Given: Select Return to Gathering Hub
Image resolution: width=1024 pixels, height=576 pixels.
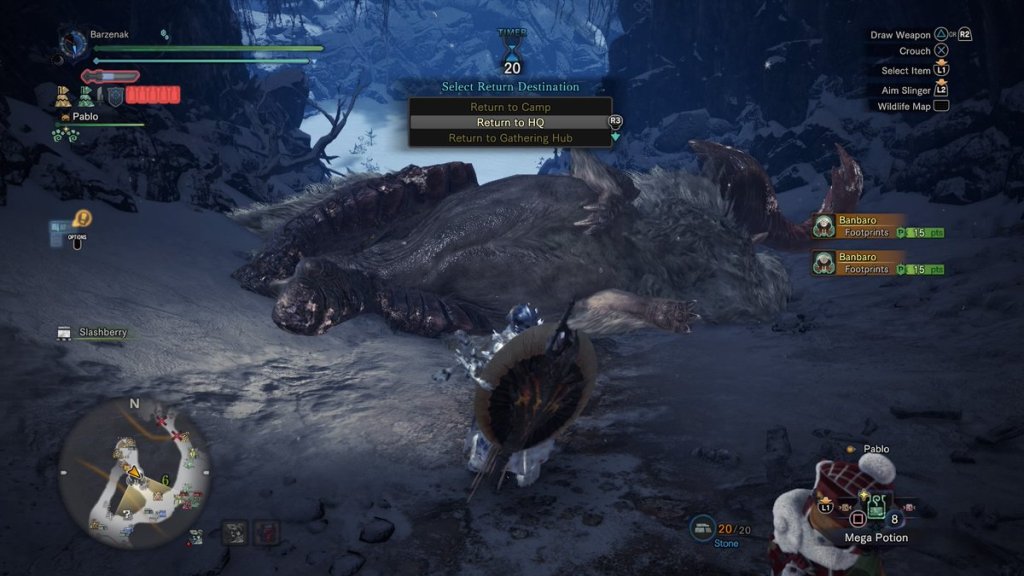Looking at the screenshot, I should tap(510, 138).
